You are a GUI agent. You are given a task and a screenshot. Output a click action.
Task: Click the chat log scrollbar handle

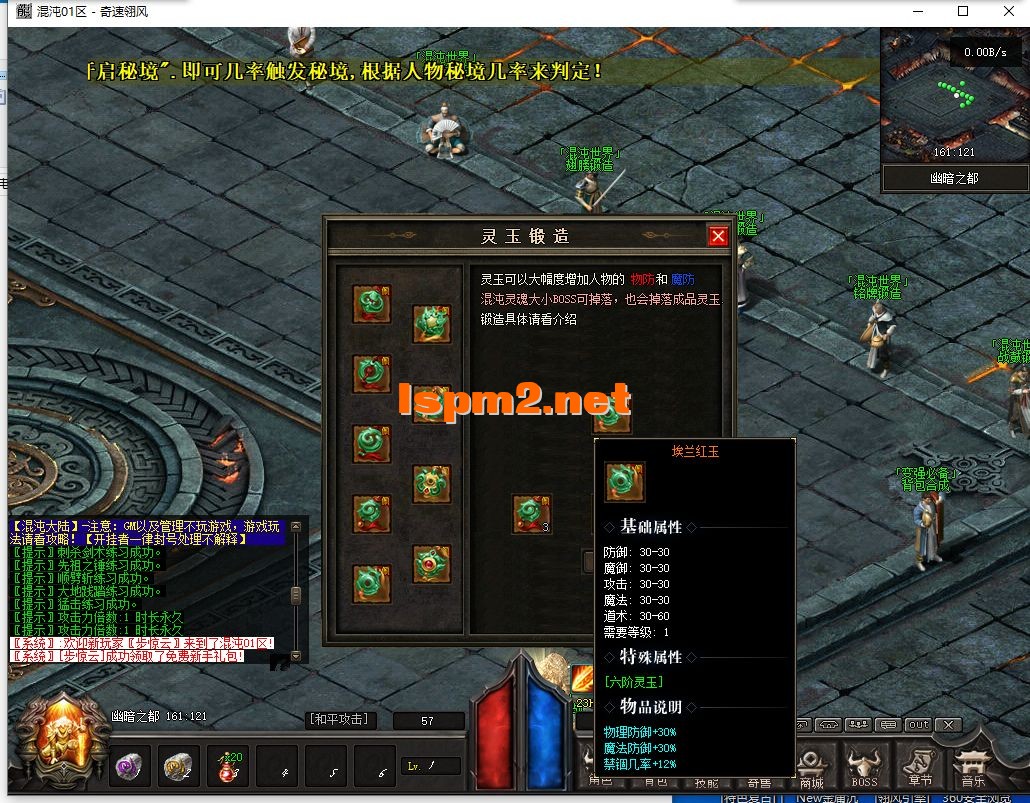click(x=295, y=595)
